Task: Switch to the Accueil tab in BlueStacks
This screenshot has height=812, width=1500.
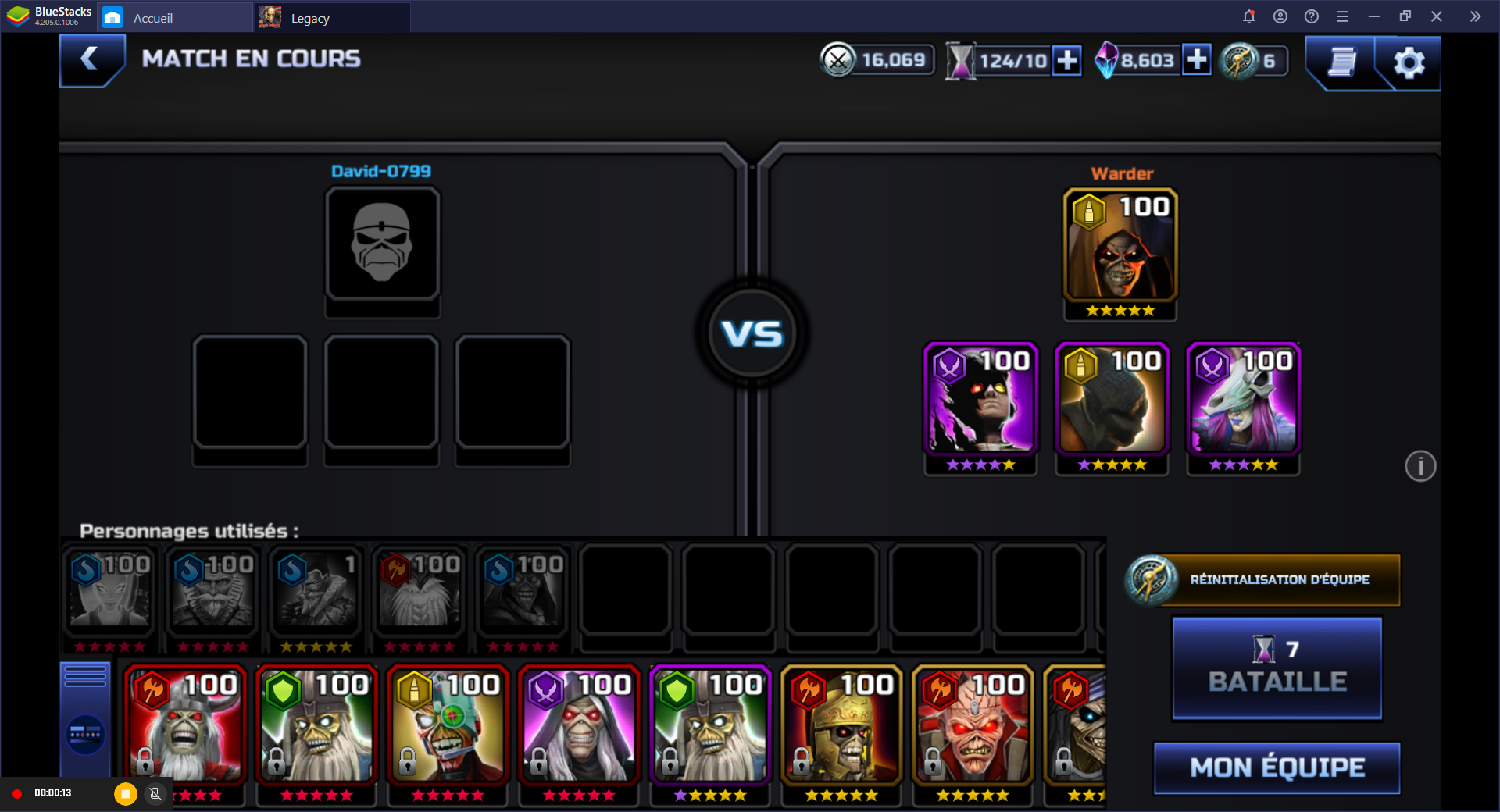Action: (152, 18)
